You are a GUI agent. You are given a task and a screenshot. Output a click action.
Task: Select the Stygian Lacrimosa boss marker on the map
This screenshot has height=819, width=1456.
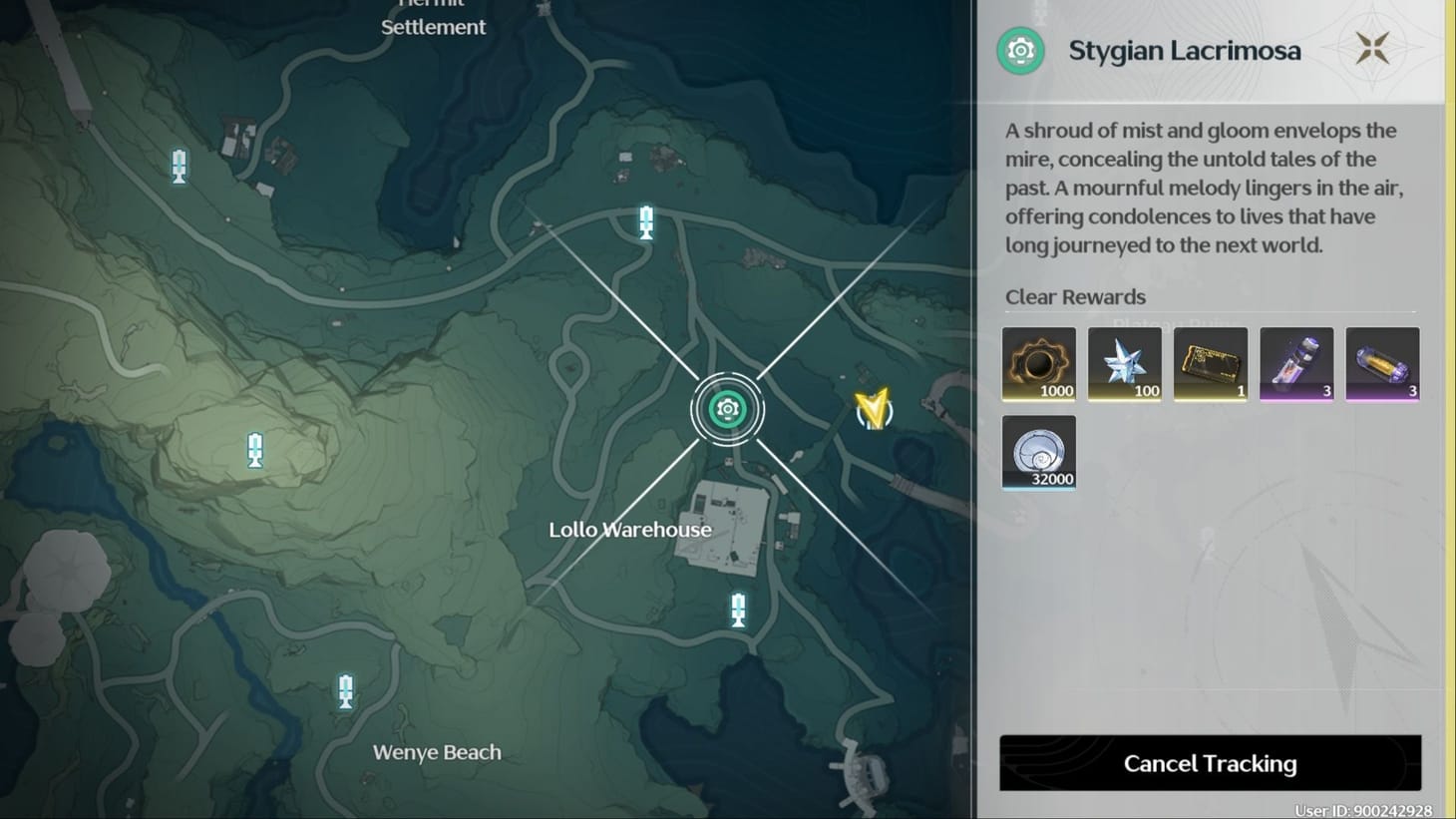click(727, 408)
